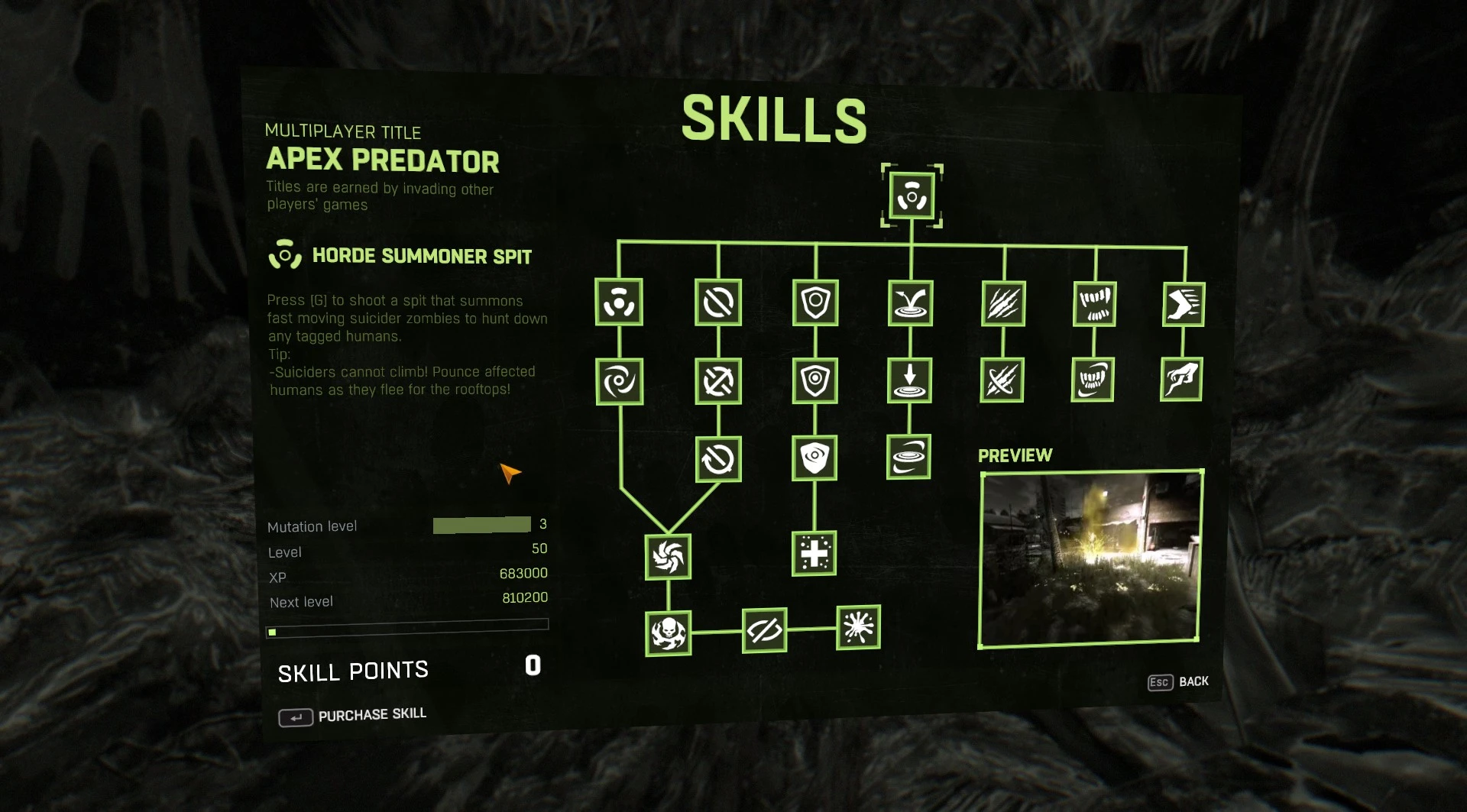Select the circular arrow cooldown skill icon
1467x812 pixels.
pyautogui.click(x=717, y=458)
